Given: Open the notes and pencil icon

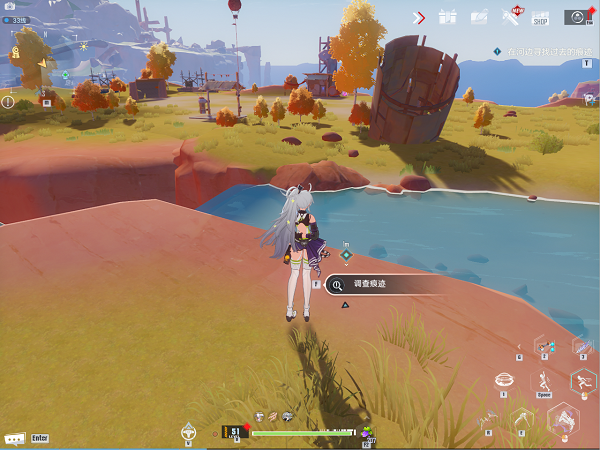Looking at the screenshot, I should [479, 17].
